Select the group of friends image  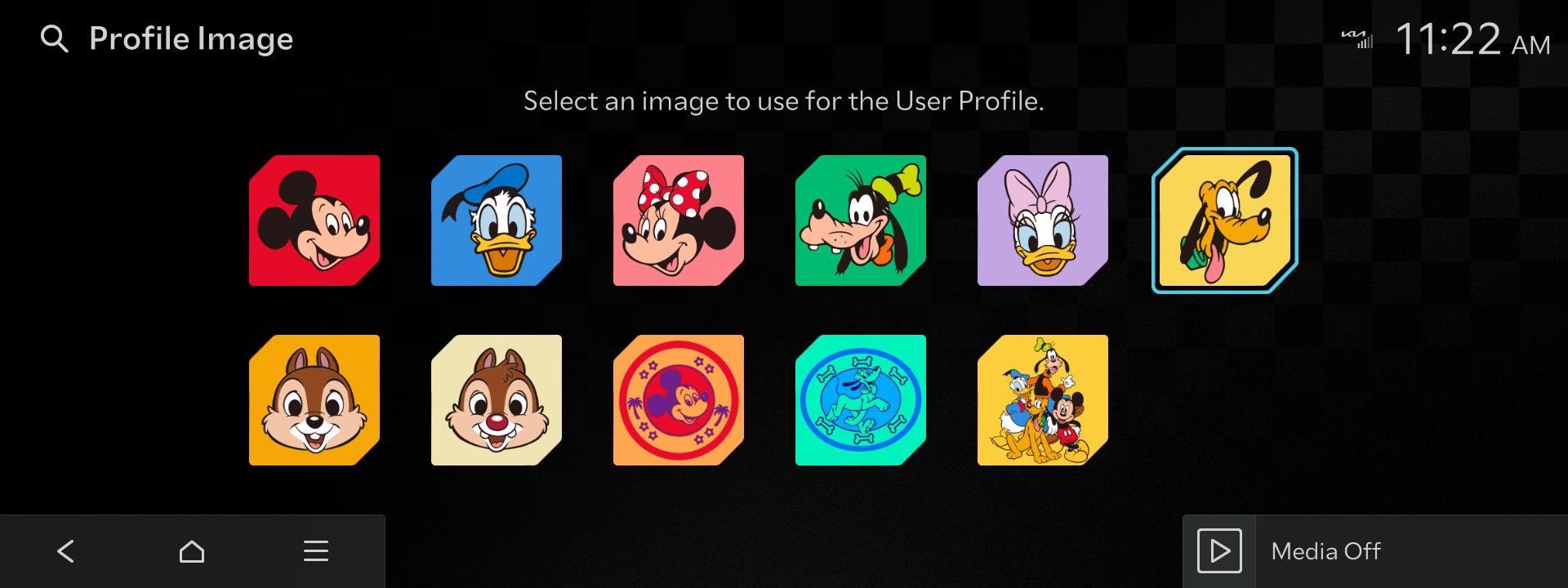1043,400
